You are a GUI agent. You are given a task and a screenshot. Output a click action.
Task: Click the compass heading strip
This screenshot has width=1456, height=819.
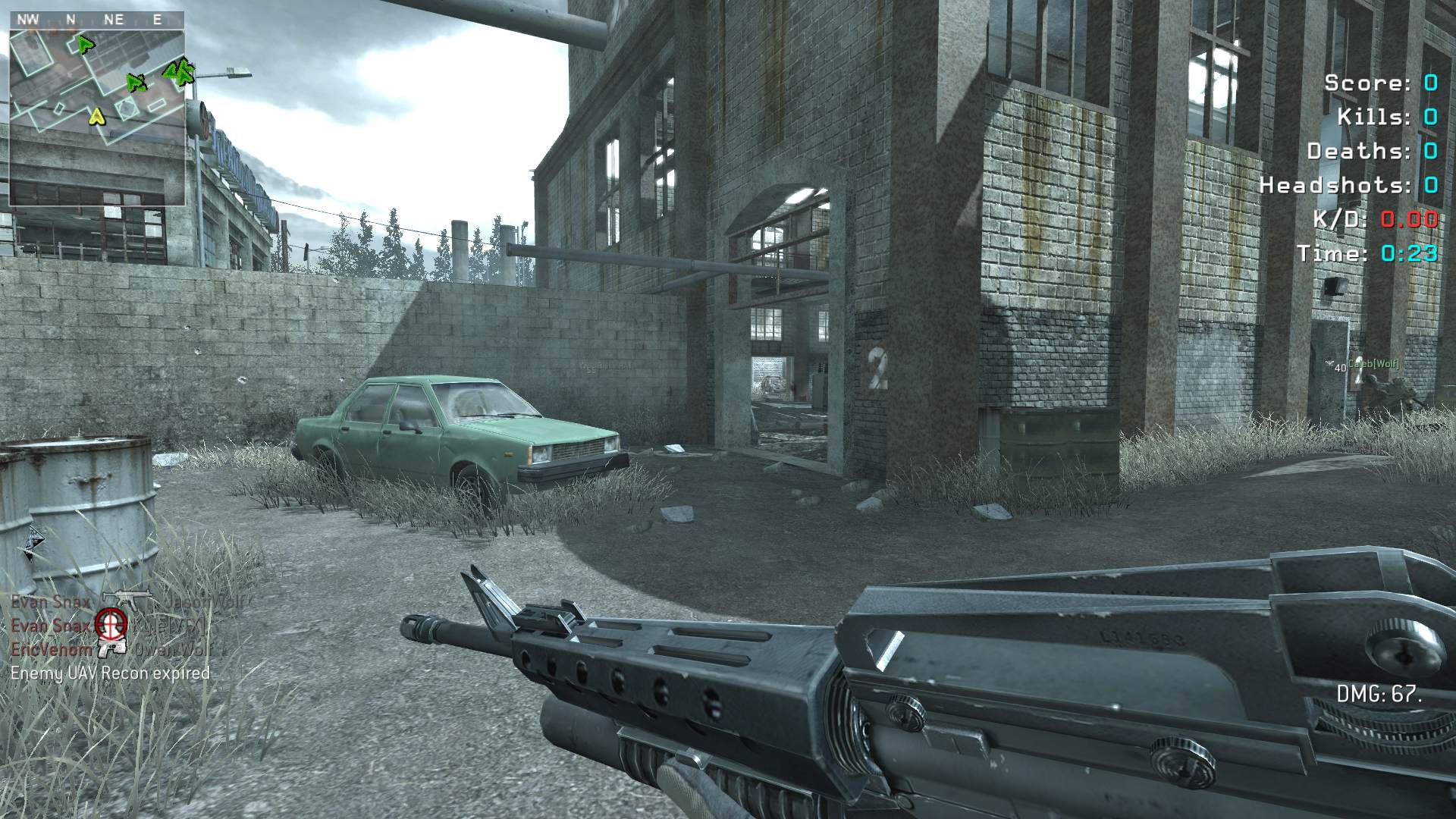(x=97, y=20)
